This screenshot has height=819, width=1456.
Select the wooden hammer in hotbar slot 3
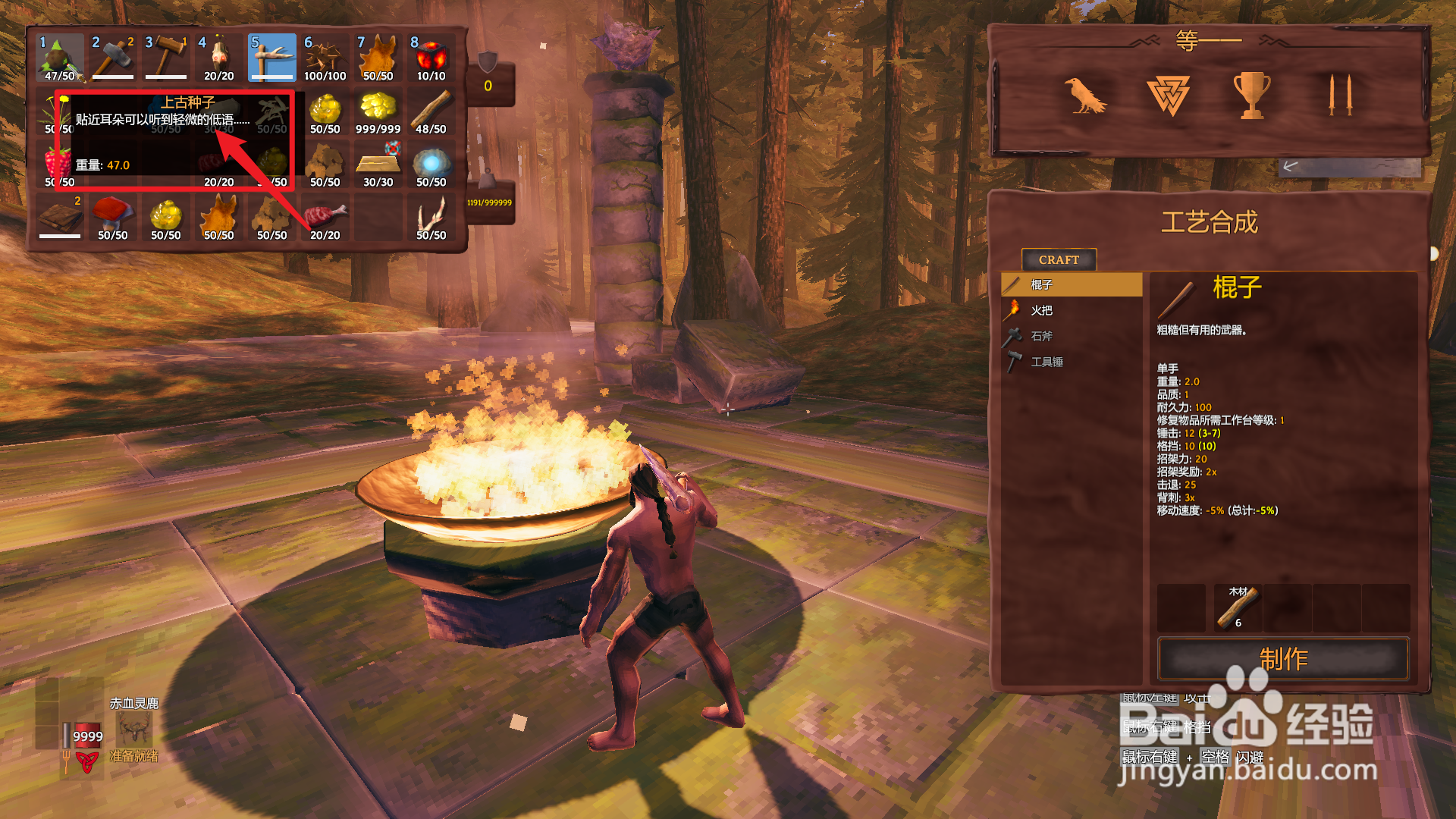pyautogui.click(x=165, y=58)
